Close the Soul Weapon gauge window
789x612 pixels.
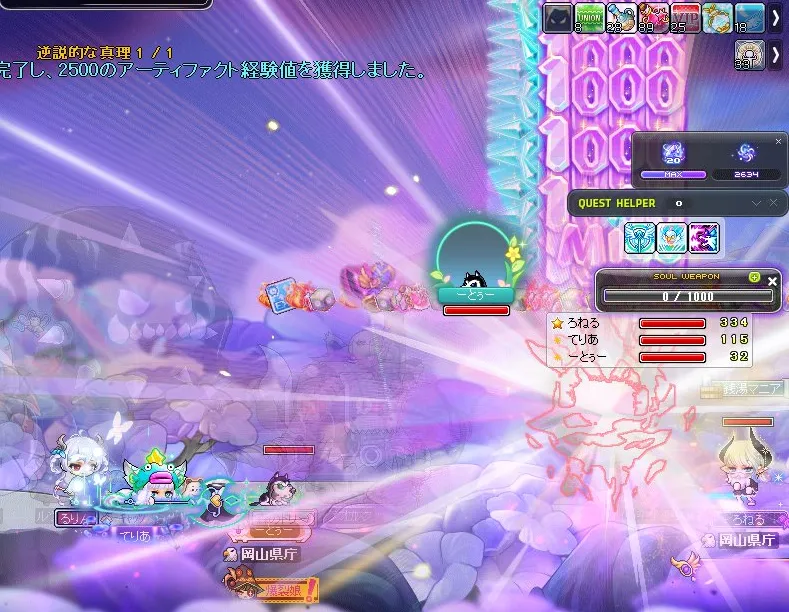click(772, 282)
